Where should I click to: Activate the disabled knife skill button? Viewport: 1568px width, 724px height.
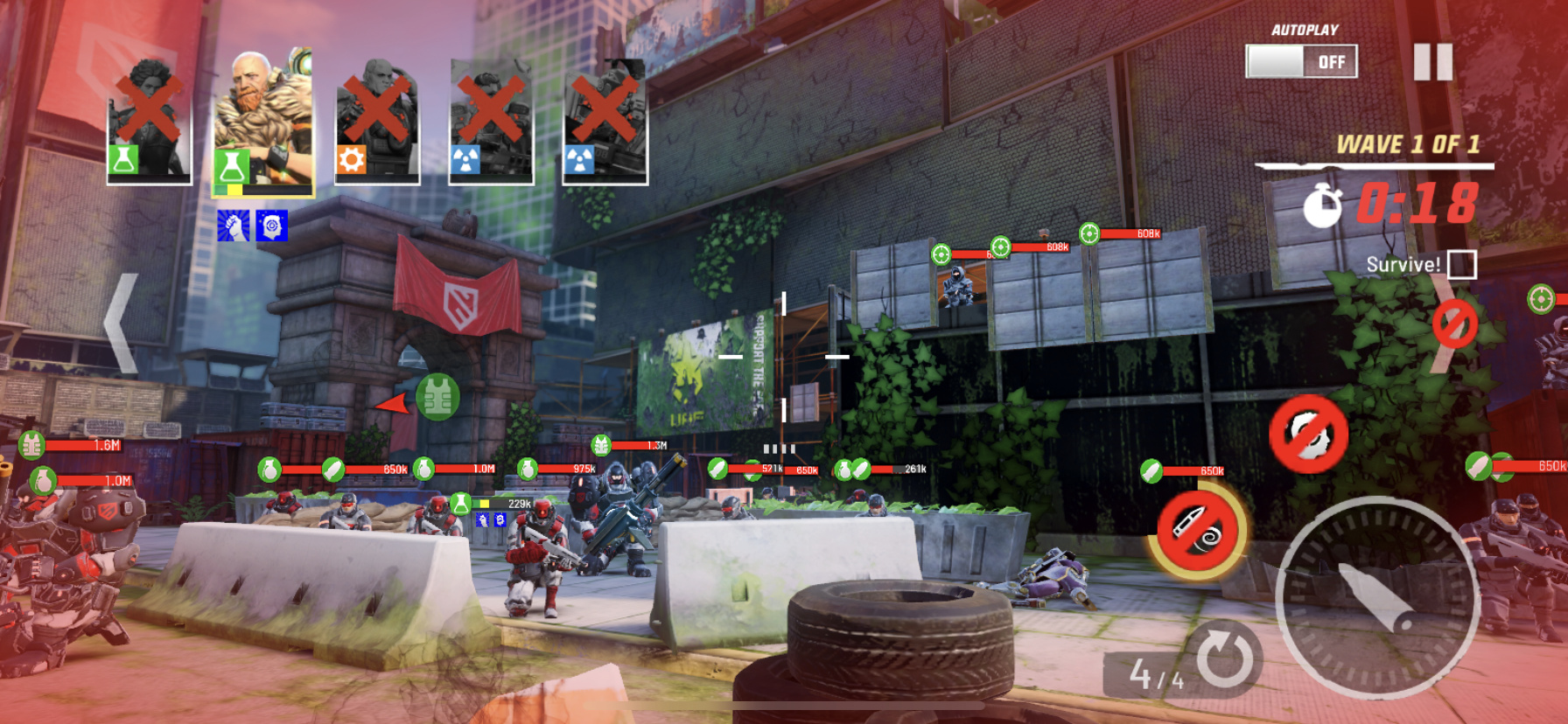pyautogui.click(x=1197, y=528)
